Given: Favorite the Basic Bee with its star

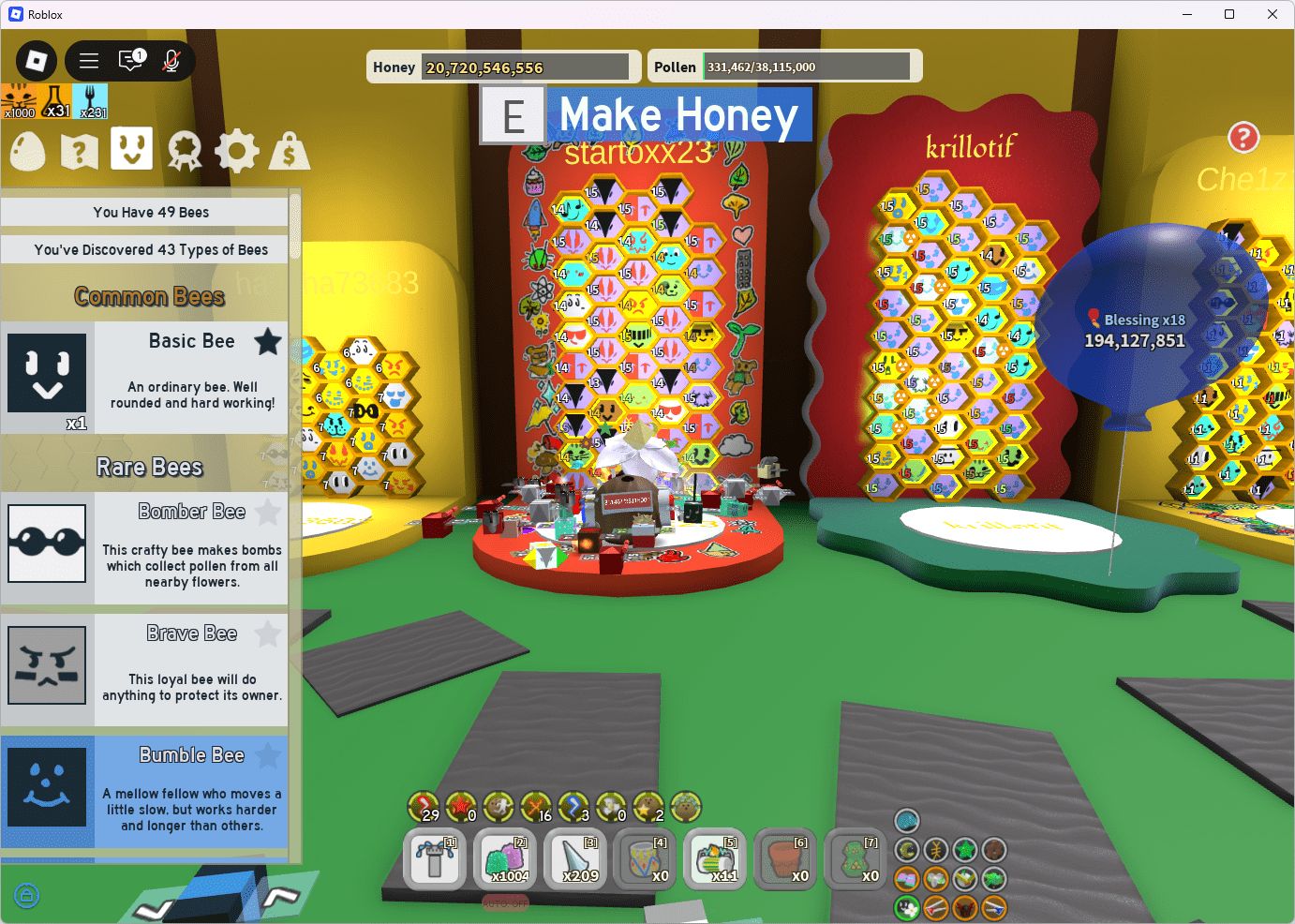Looking at the screenshot, I should point(268,342).
